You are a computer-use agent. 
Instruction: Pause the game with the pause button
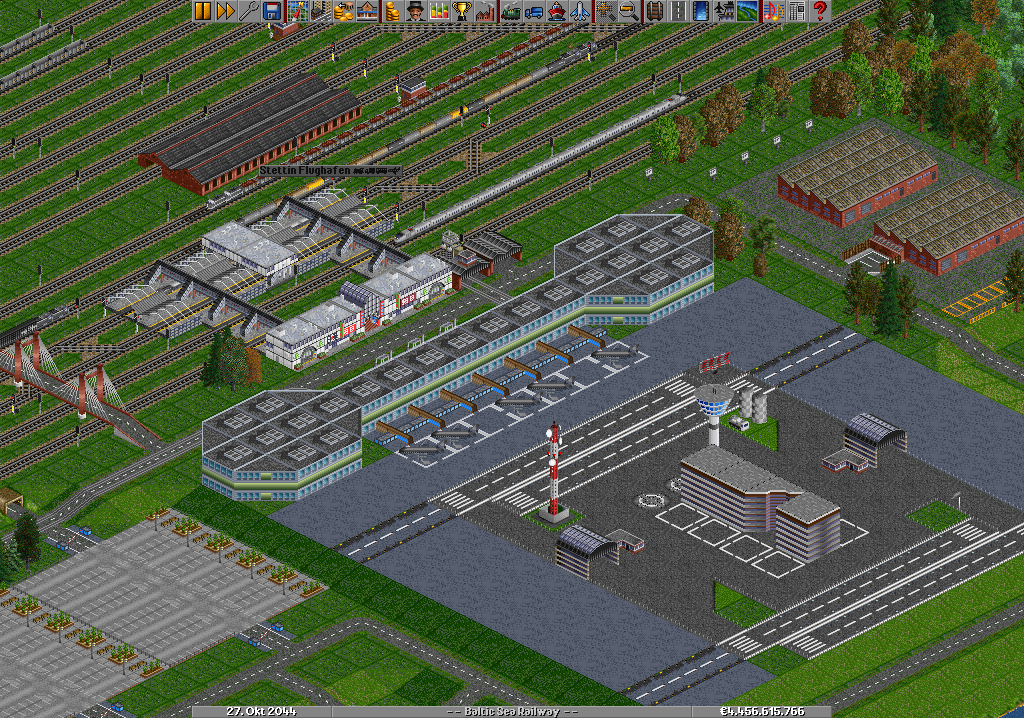tap(202, 11)
